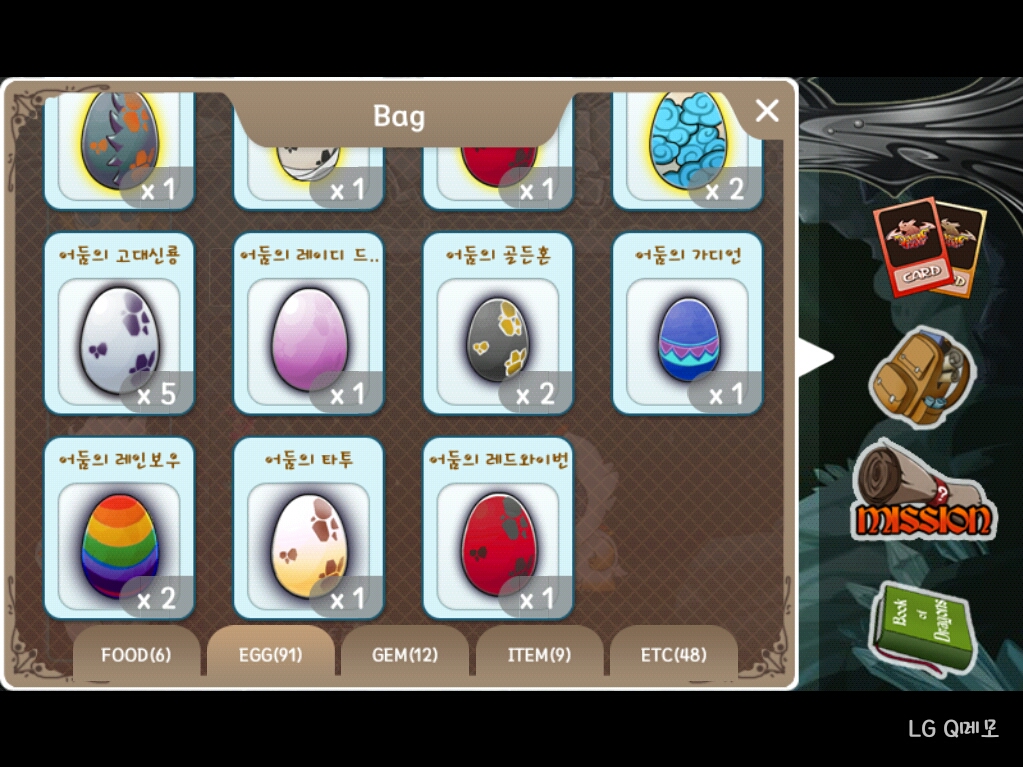Pick the gray egg with orange spikes

pyautogui.click(x=119, y=140)
